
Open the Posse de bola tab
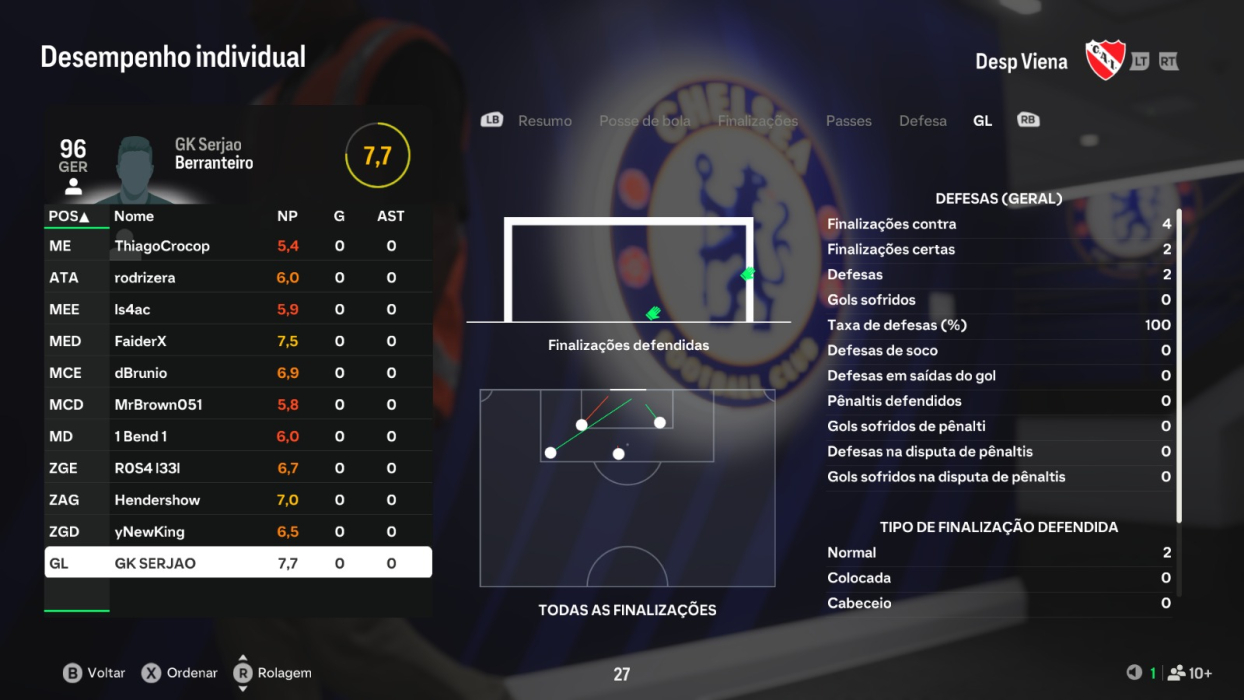[645, 121]
